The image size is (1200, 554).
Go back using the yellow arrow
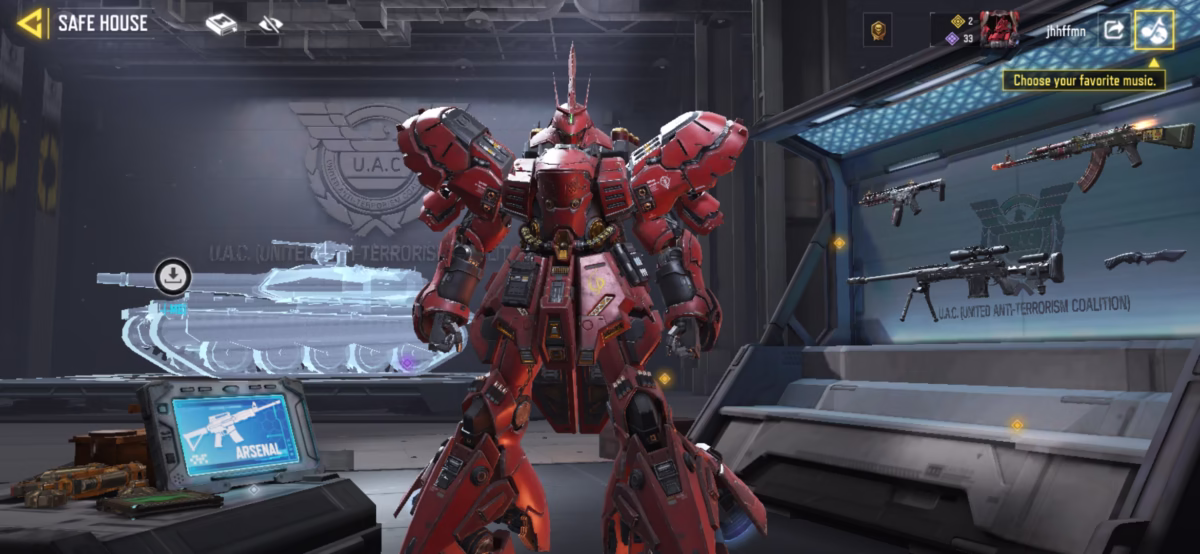point(31,23)
